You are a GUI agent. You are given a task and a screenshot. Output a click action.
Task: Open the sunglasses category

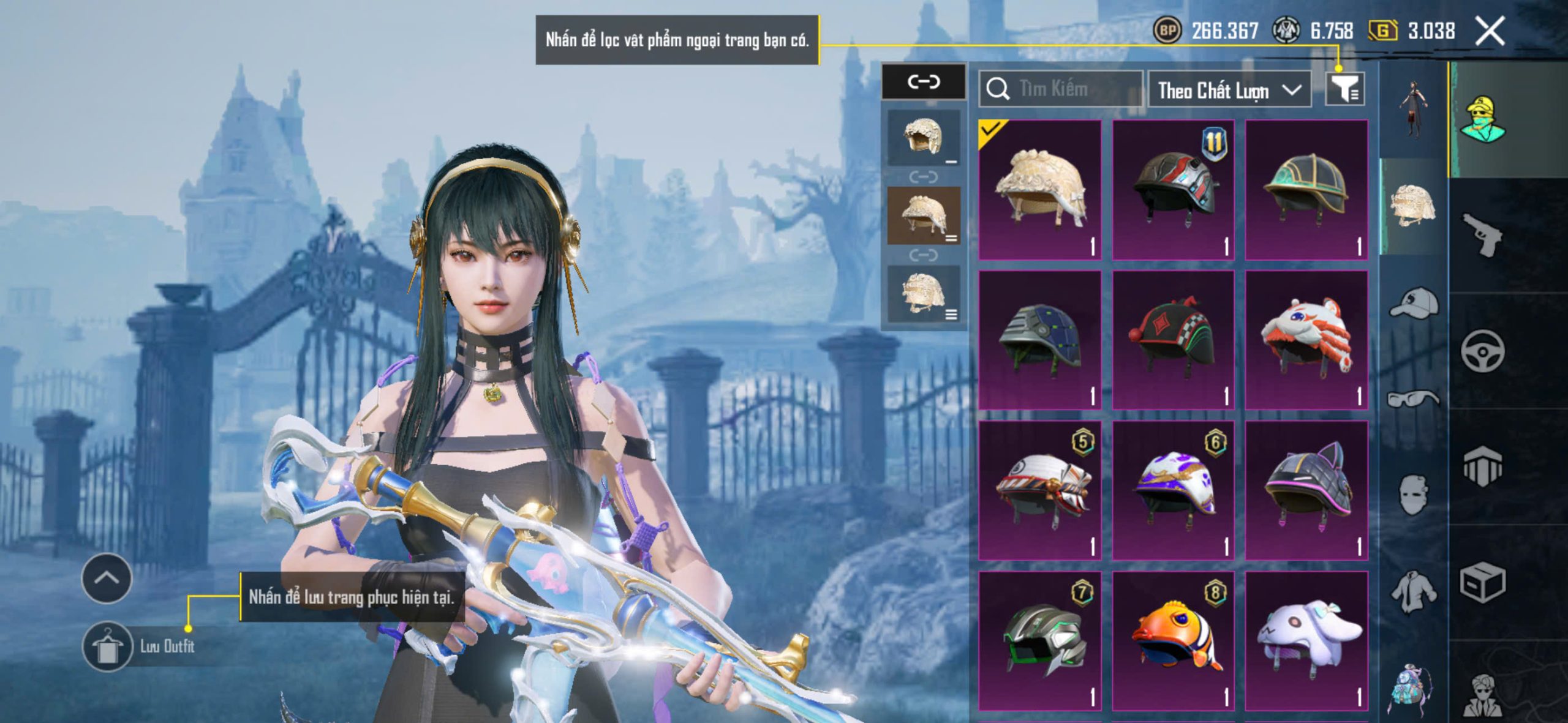(x=1413, y=399)
